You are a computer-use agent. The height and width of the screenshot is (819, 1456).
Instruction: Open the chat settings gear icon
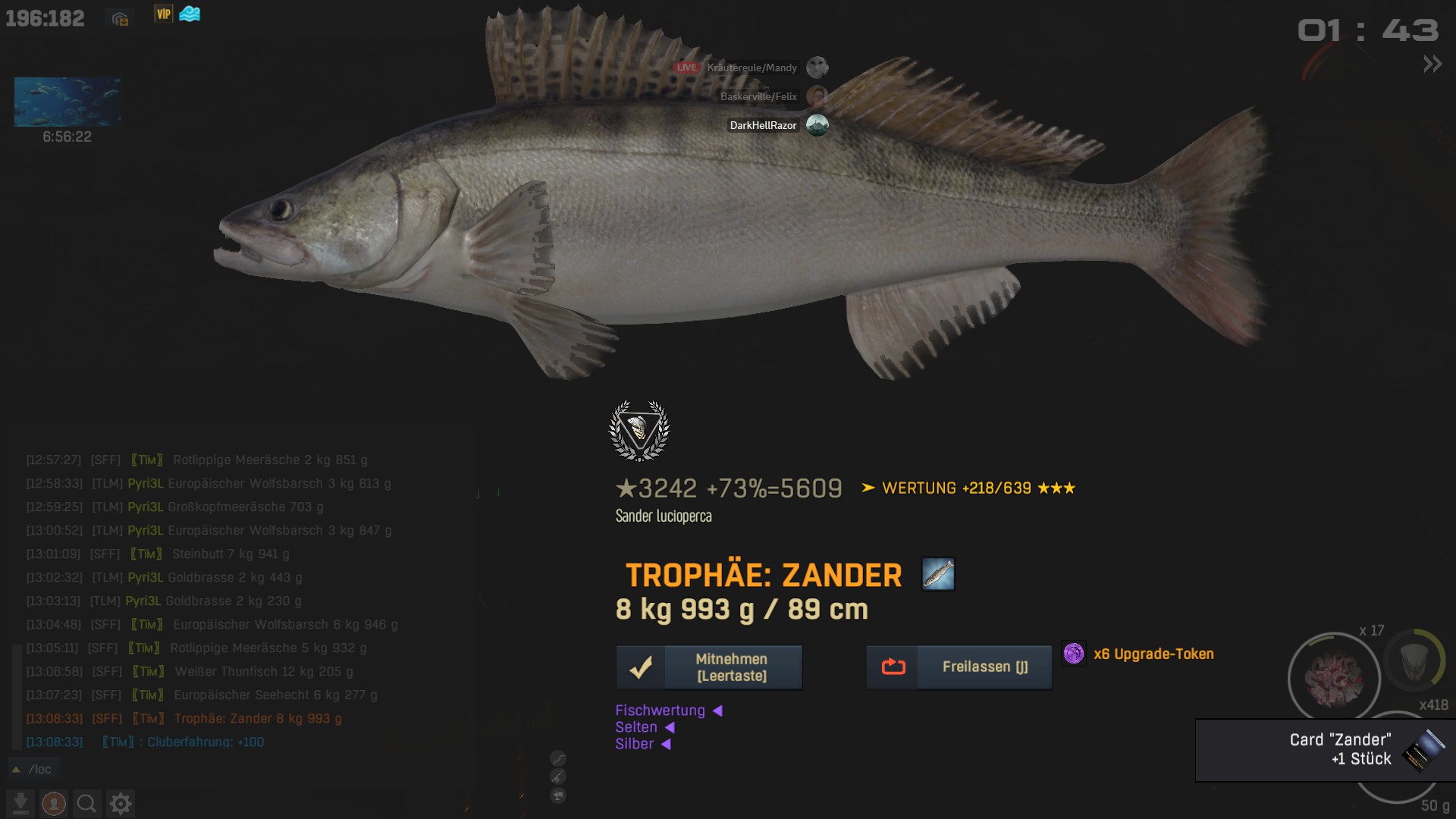[x=121, y=803]
